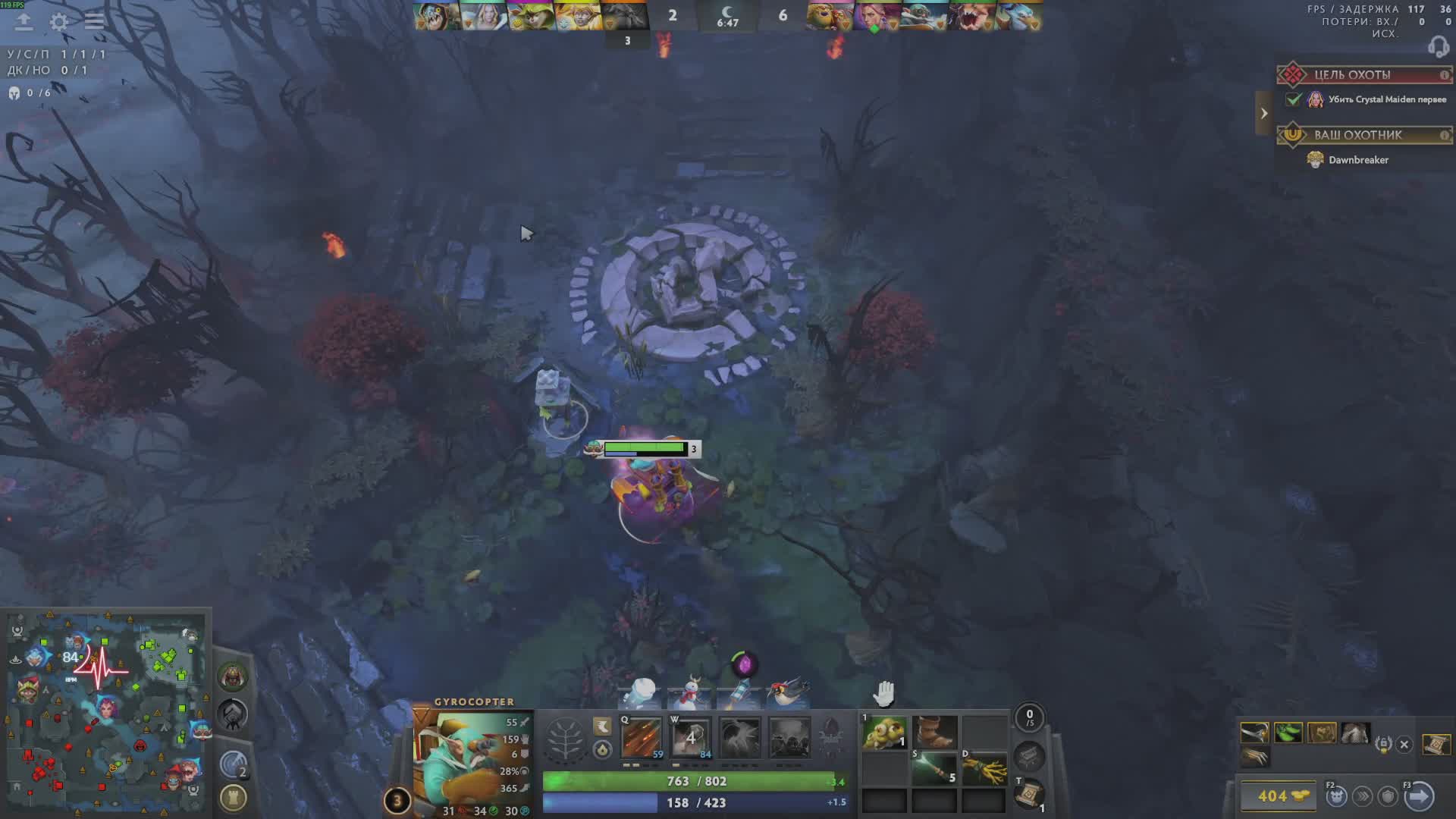Open the hamburger main menu

(x=94, y=21)
